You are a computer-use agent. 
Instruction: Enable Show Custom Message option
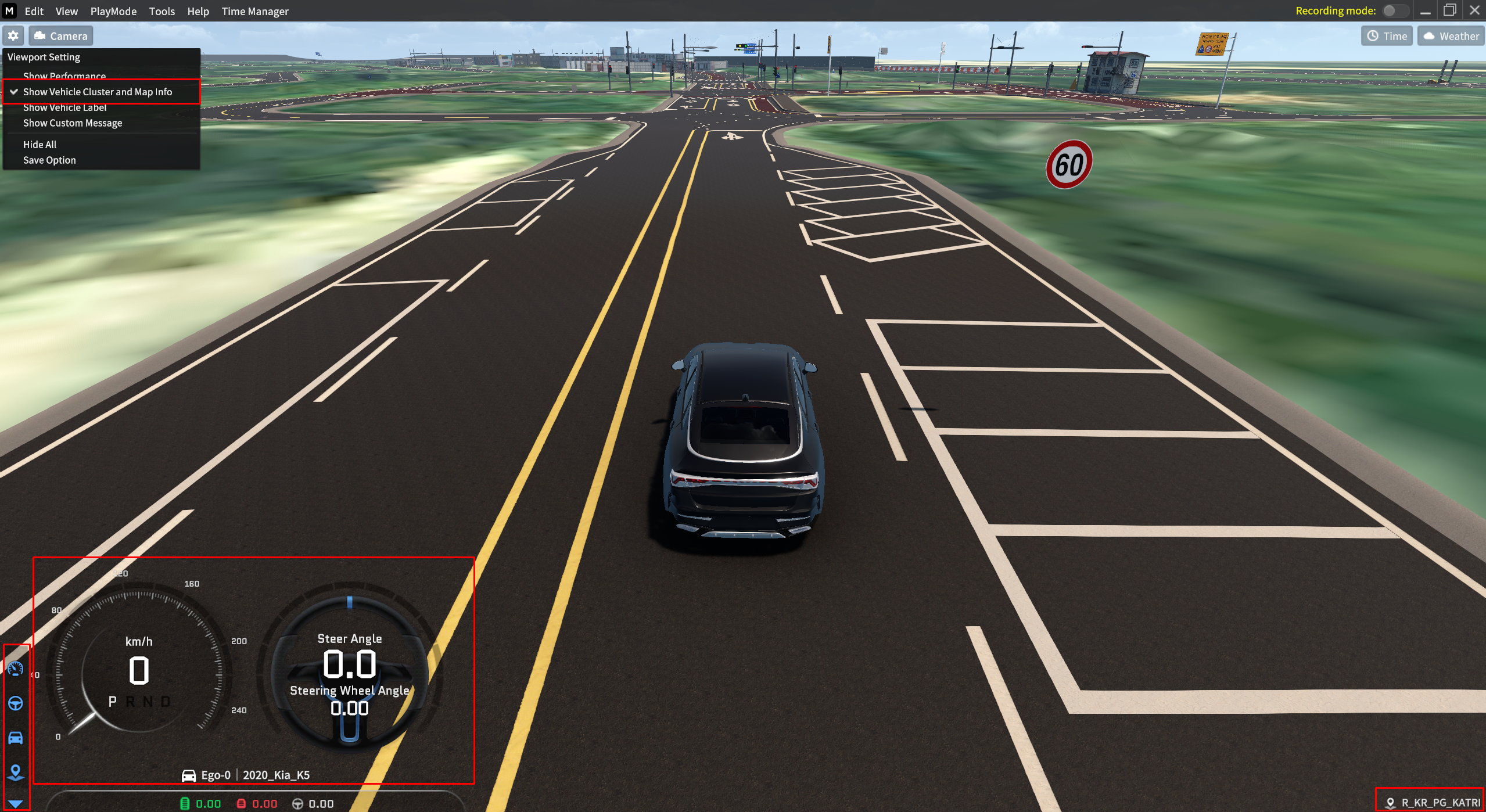(x=73, y=123)
